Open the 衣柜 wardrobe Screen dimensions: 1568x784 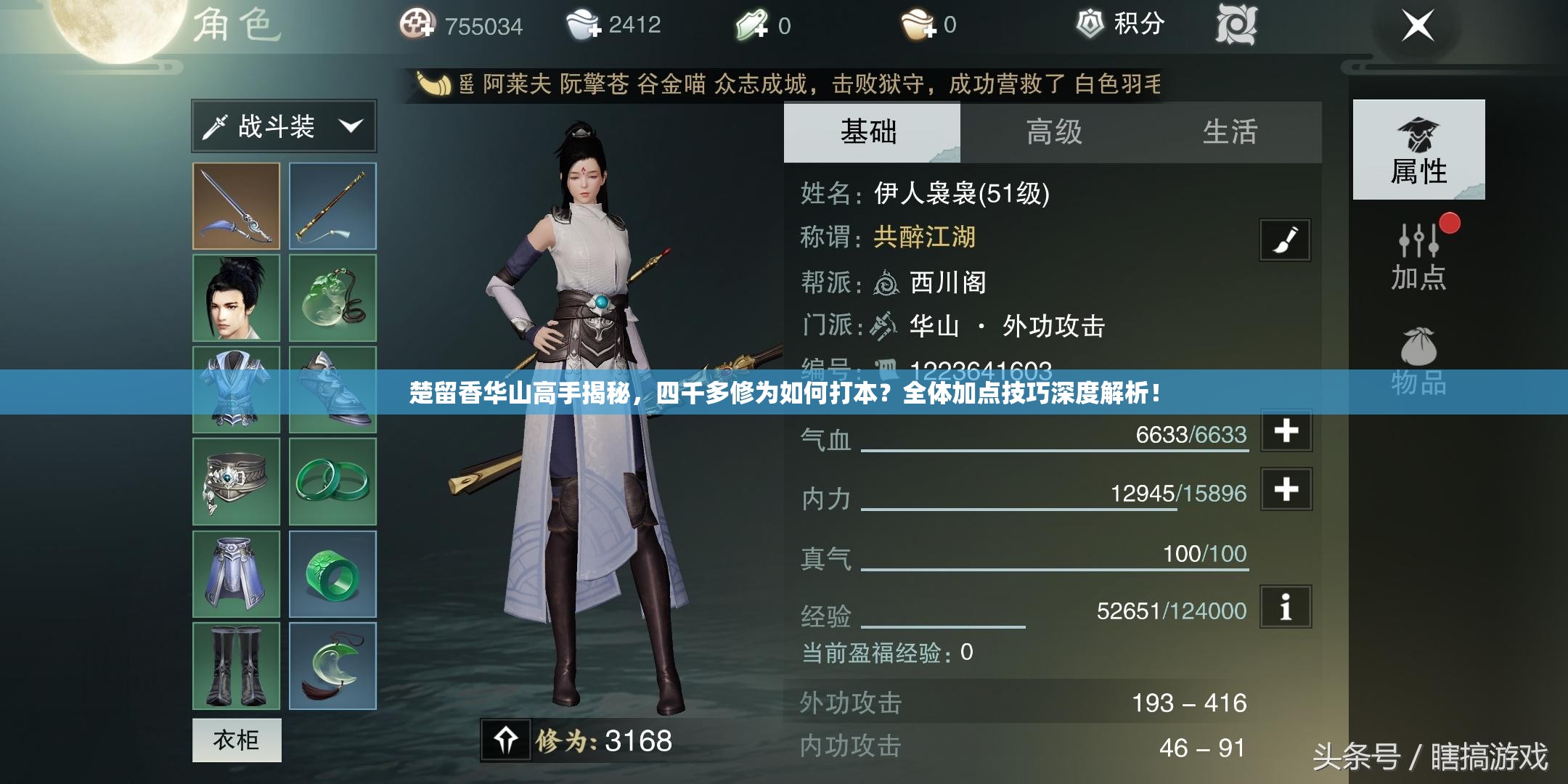pos(236,740)
